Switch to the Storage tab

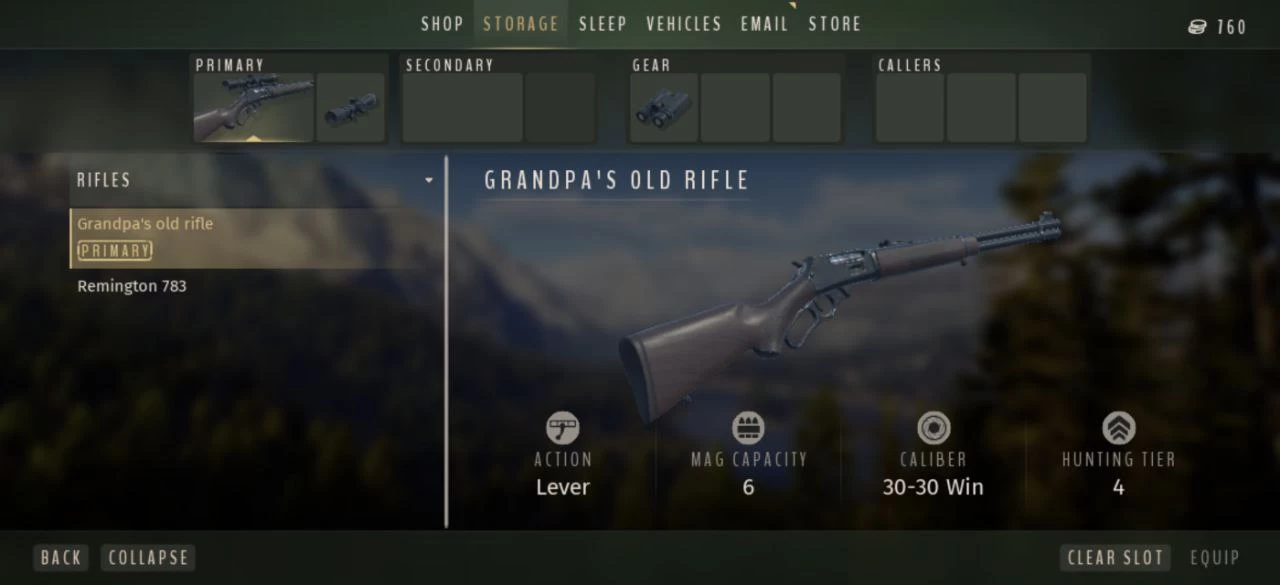click(521, 24)
